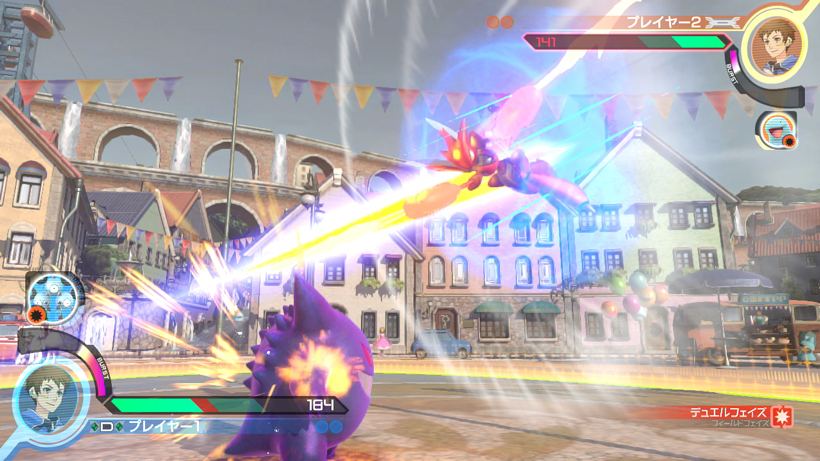Select the Magneton support Pokémon icon
Viewport: 820px width, 461px height.
[47, 293]
